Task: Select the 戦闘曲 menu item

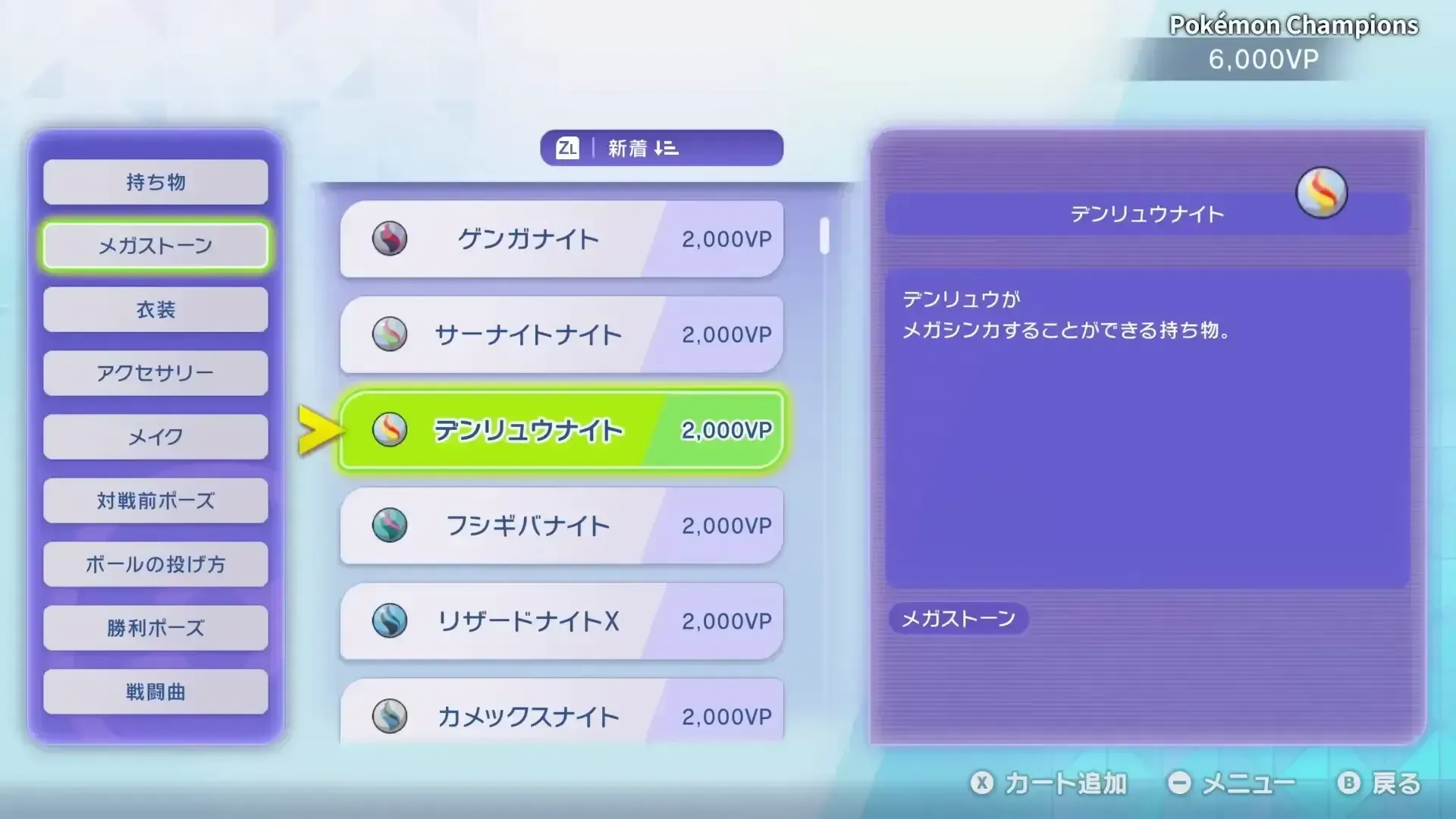Action: click(155, 692)
